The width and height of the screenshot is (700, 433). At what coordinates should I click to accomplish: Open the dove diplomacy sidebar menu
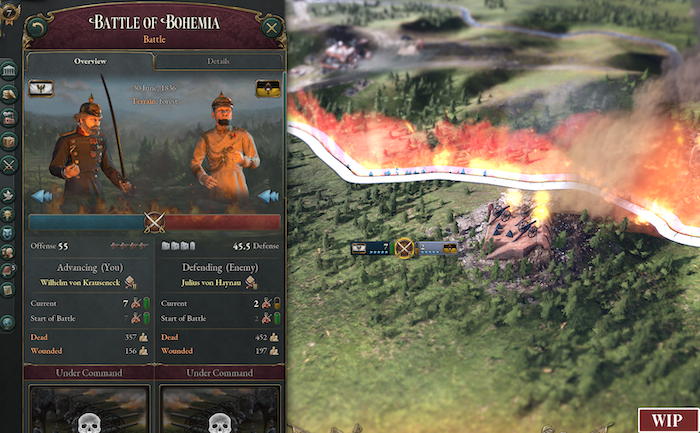click(x=9, y=192)
